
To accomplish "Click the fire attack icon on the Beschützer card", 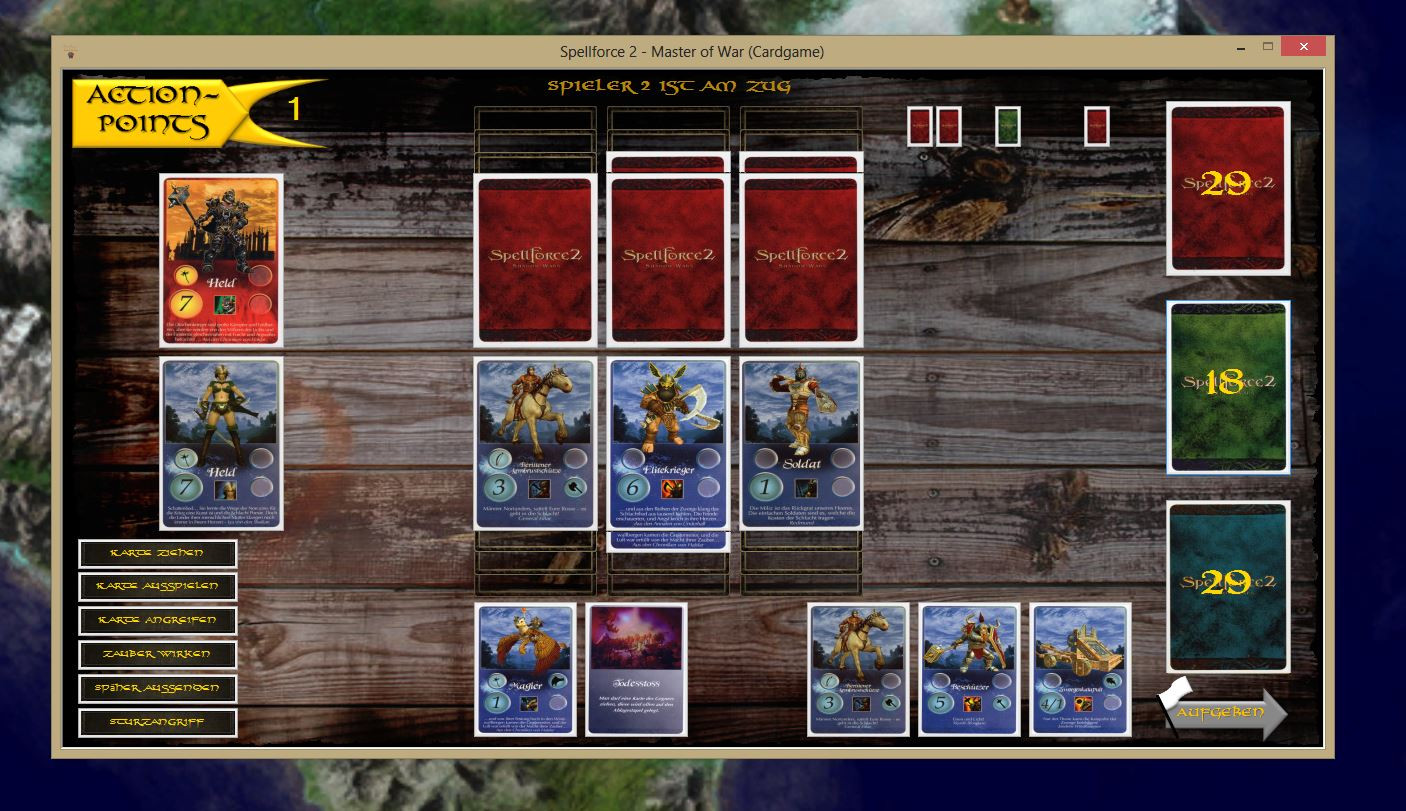I will click(x=972, y=704).
